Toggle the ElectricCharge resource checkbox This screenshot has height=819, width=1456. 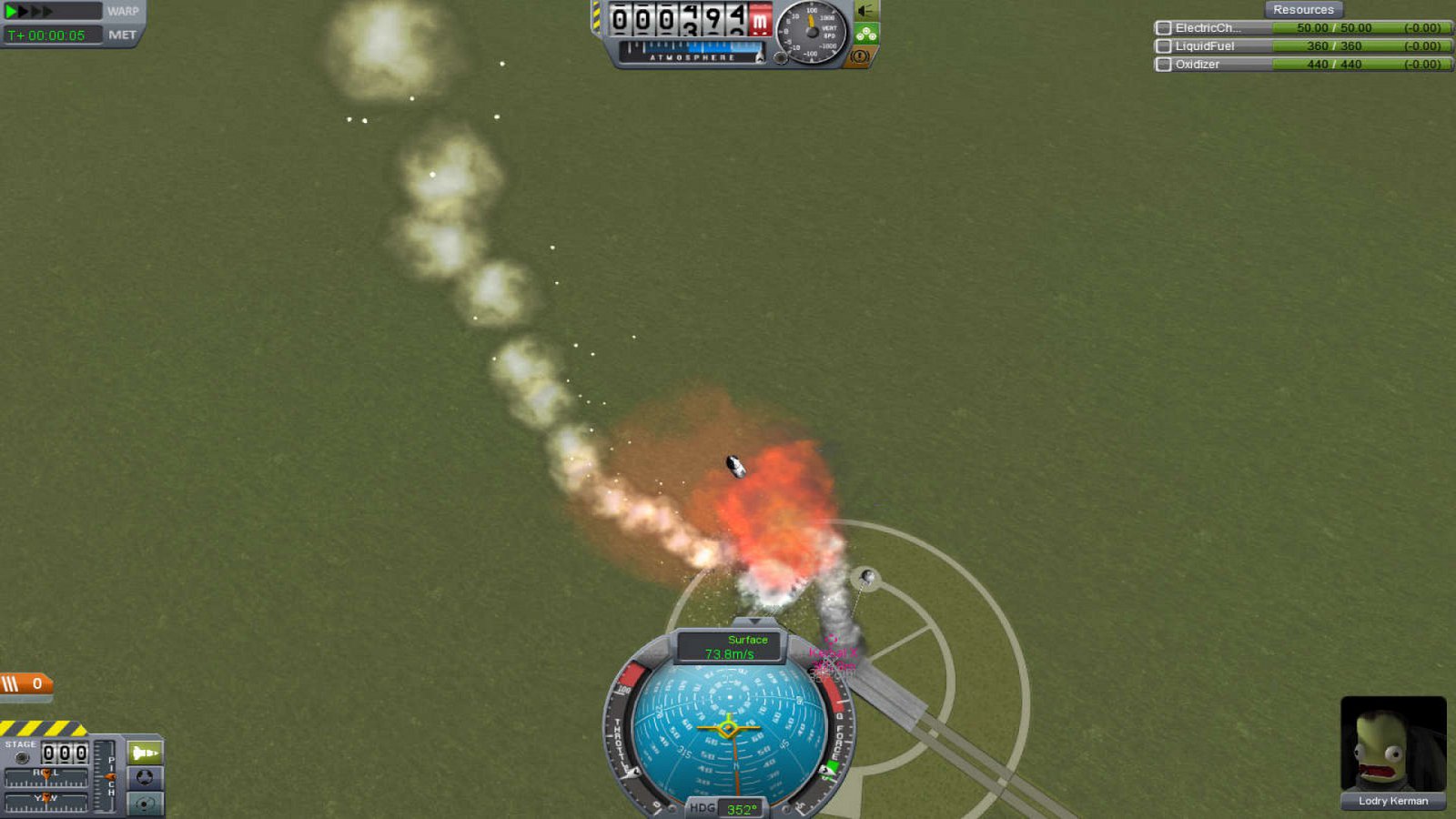click(1163, 27)
